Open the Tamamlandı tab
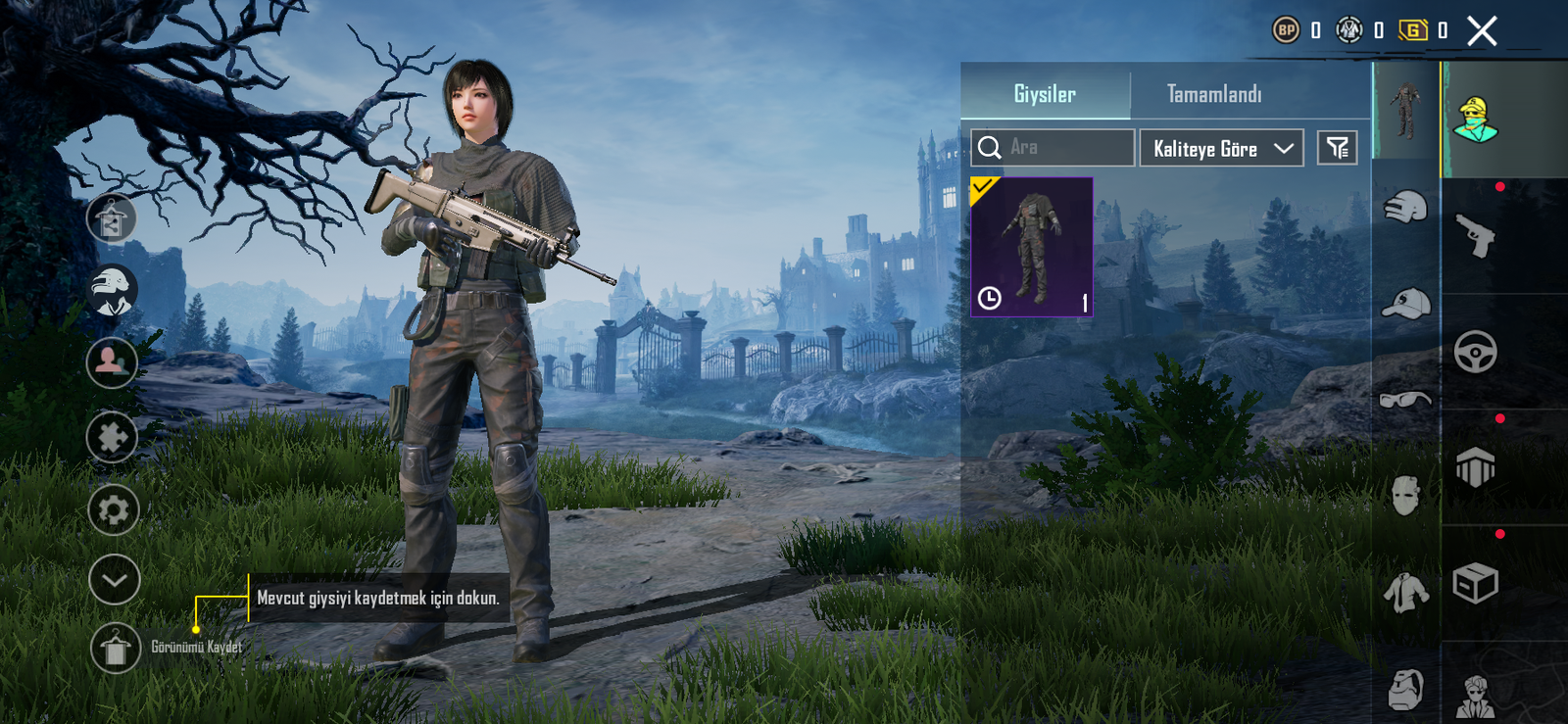Image resolution: width=1568 pixels, height=724 pixels. tap(1214, 94)
